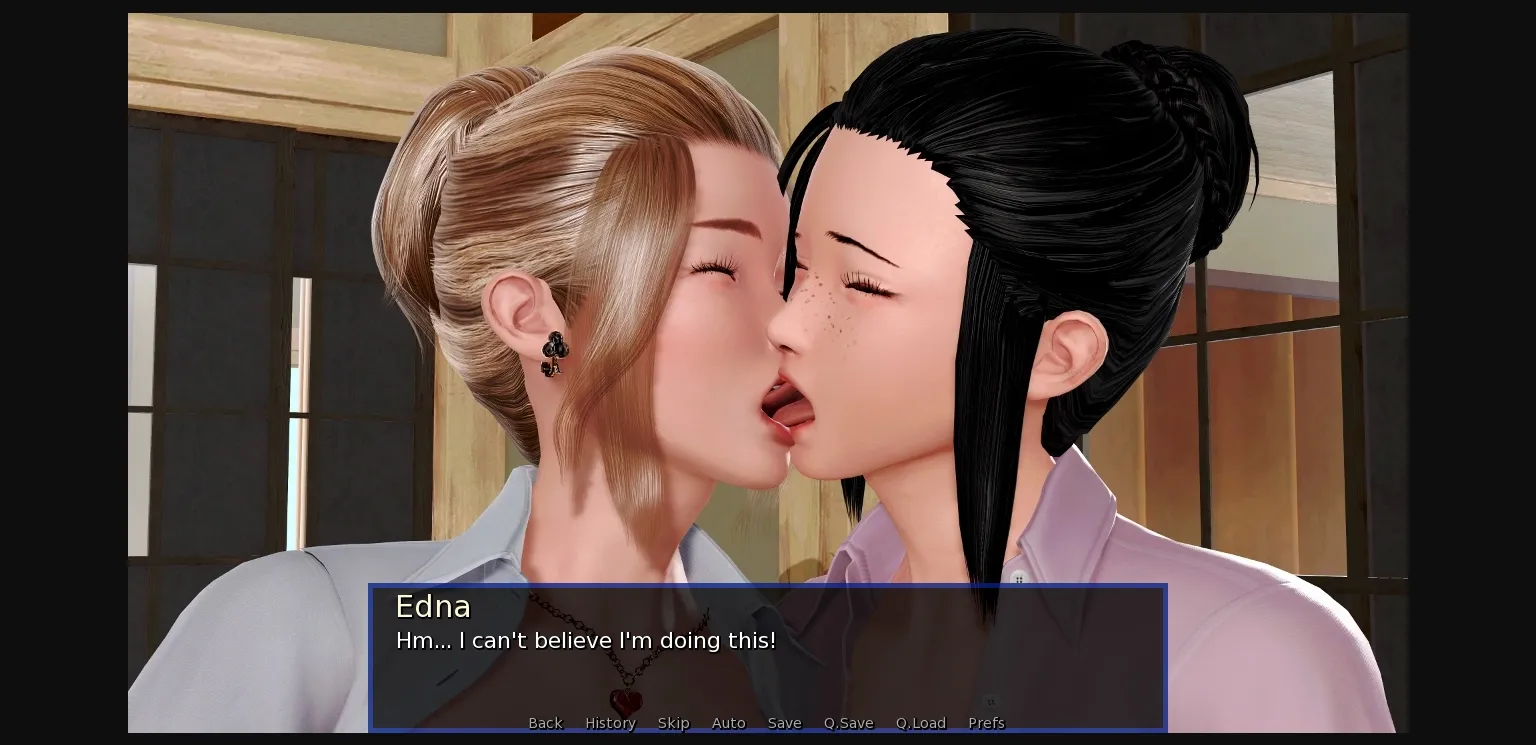Click Save in the quick menu bar
The height and width of the screenshot is (745, 1536).
coord(784,723)
